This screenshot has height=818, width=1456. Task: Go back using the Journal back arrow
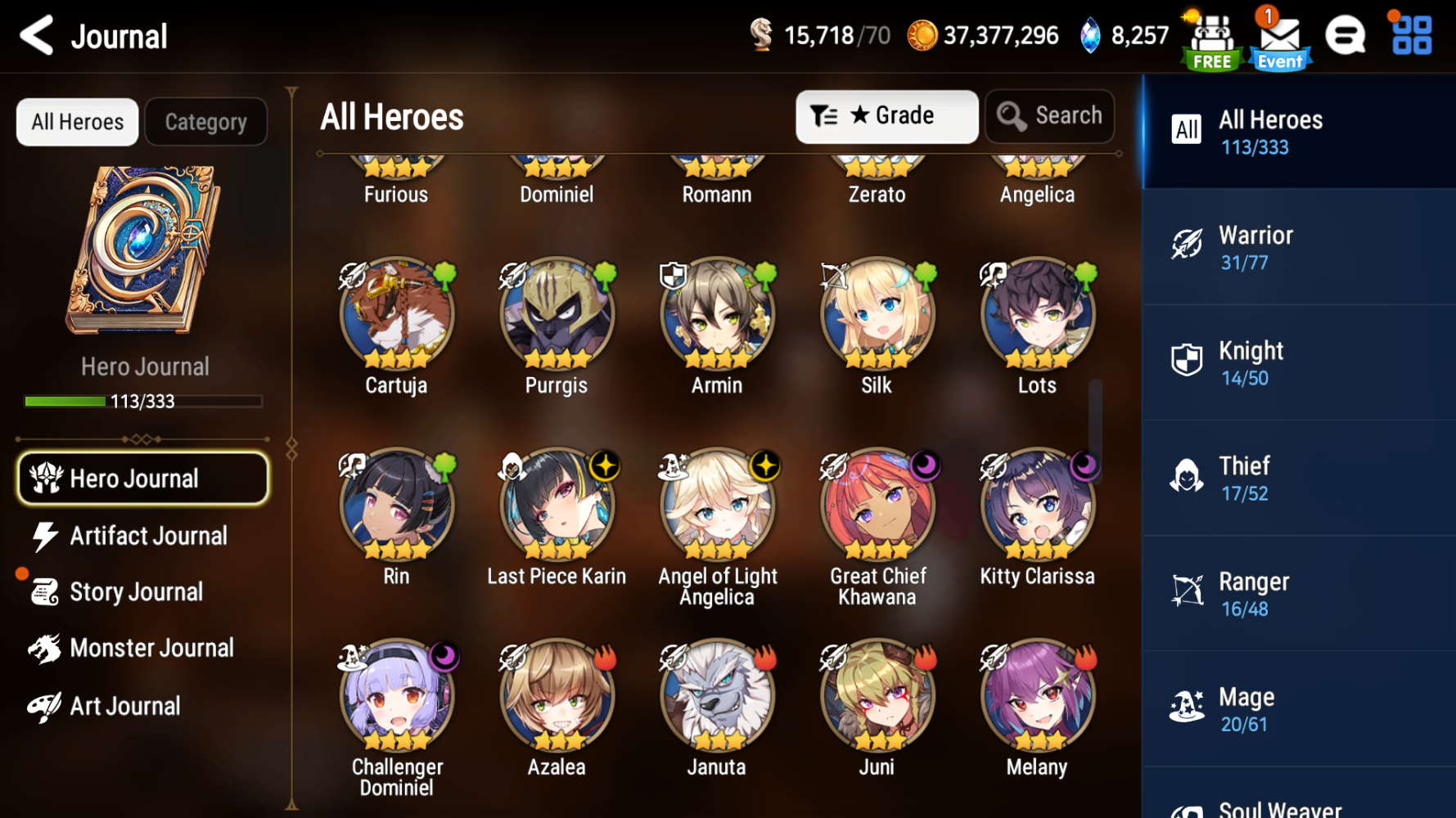[38, 36]
